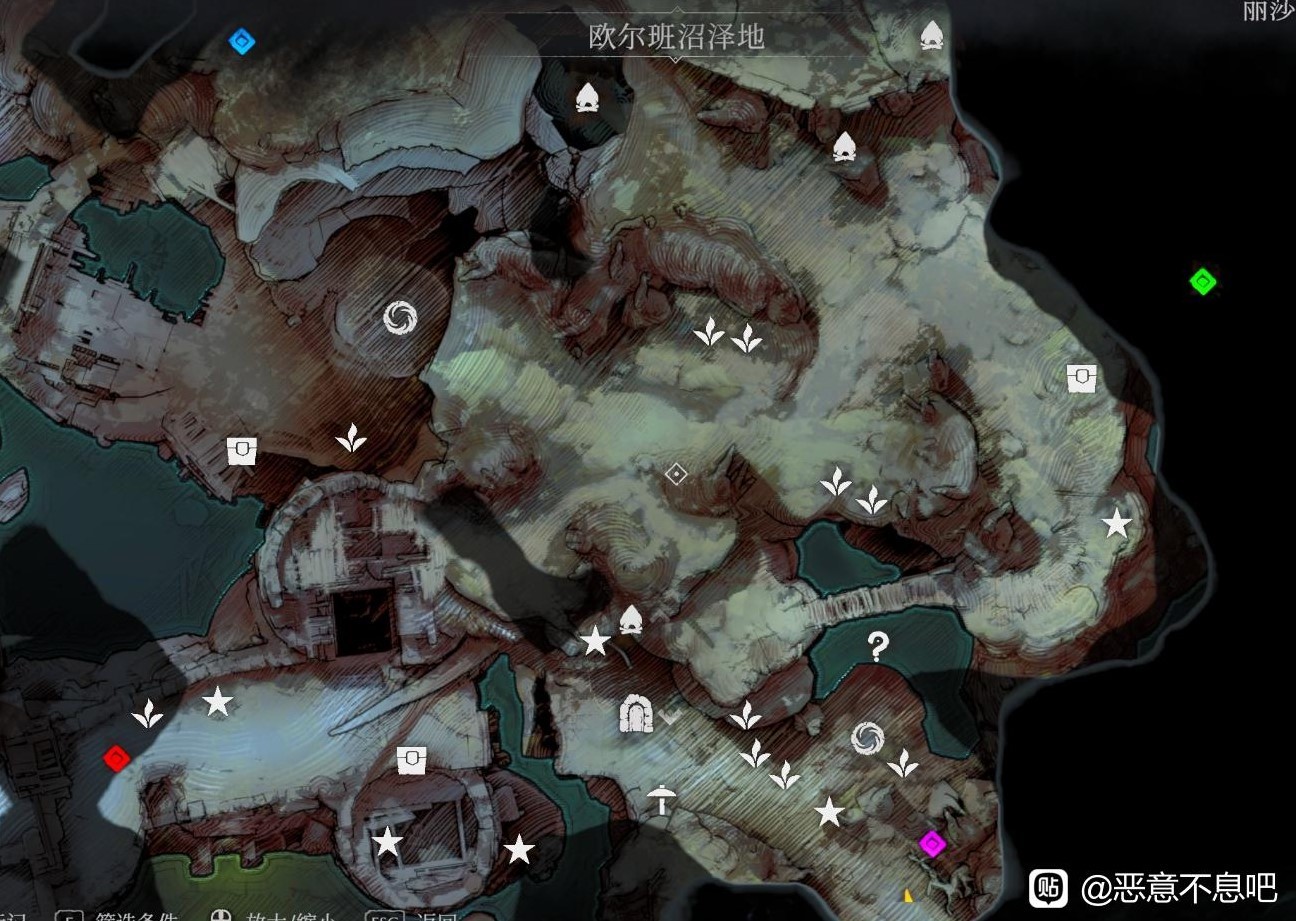Image resolution: width=1296 pixels, height=921 pixels.
Task: Select the small hollow diamond map cursor
Action: point(676,474)
